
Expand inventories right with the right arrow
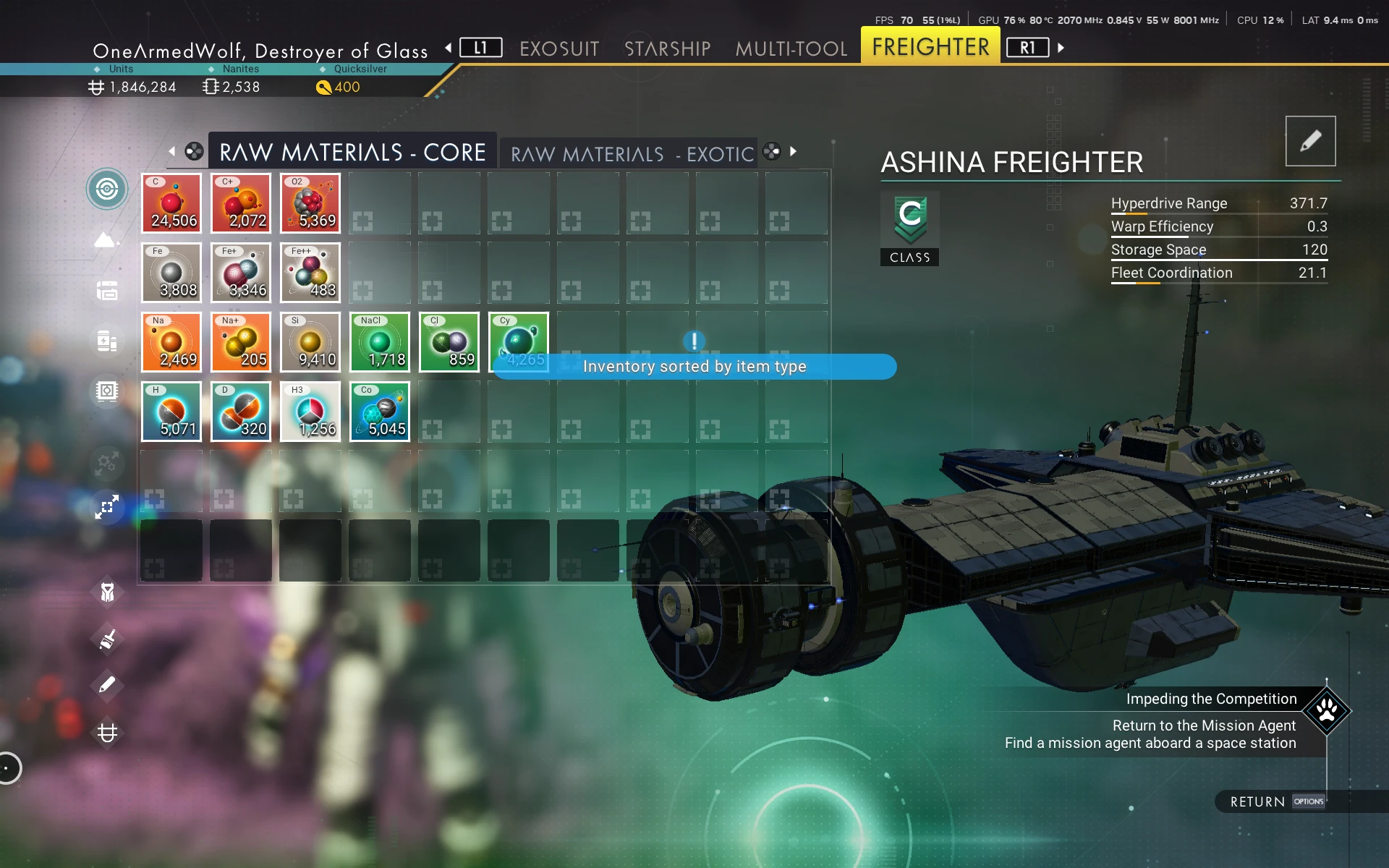tap(793, 152)
